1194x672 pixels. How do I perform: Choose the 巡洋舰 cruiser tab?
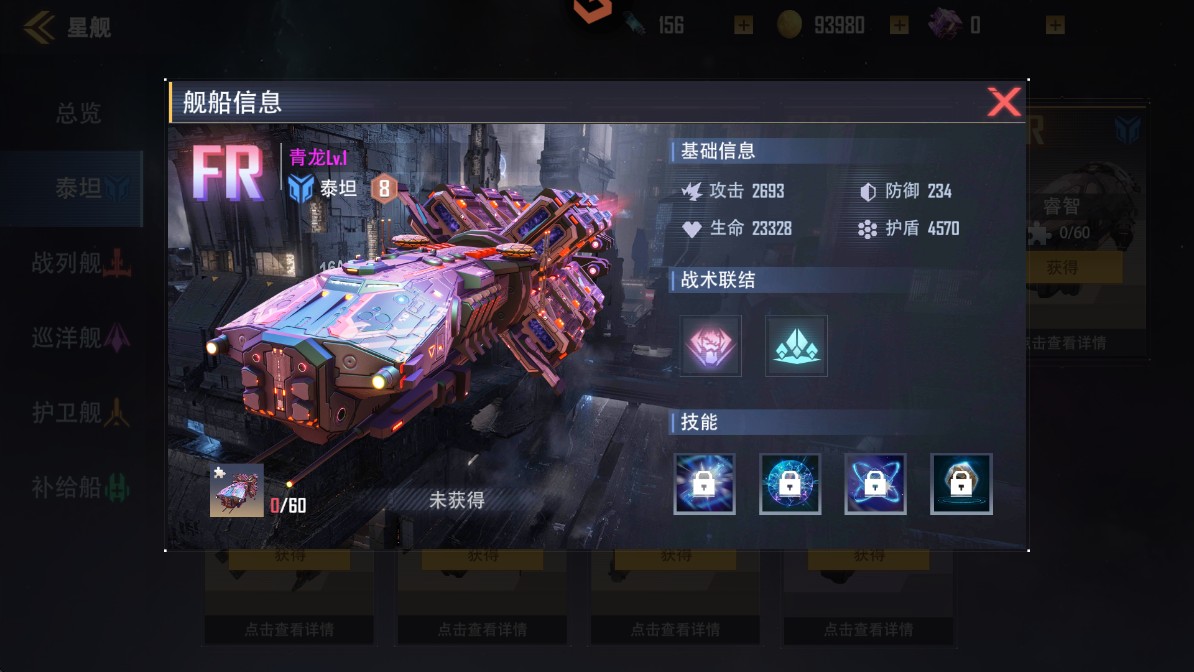click(78, 338)
